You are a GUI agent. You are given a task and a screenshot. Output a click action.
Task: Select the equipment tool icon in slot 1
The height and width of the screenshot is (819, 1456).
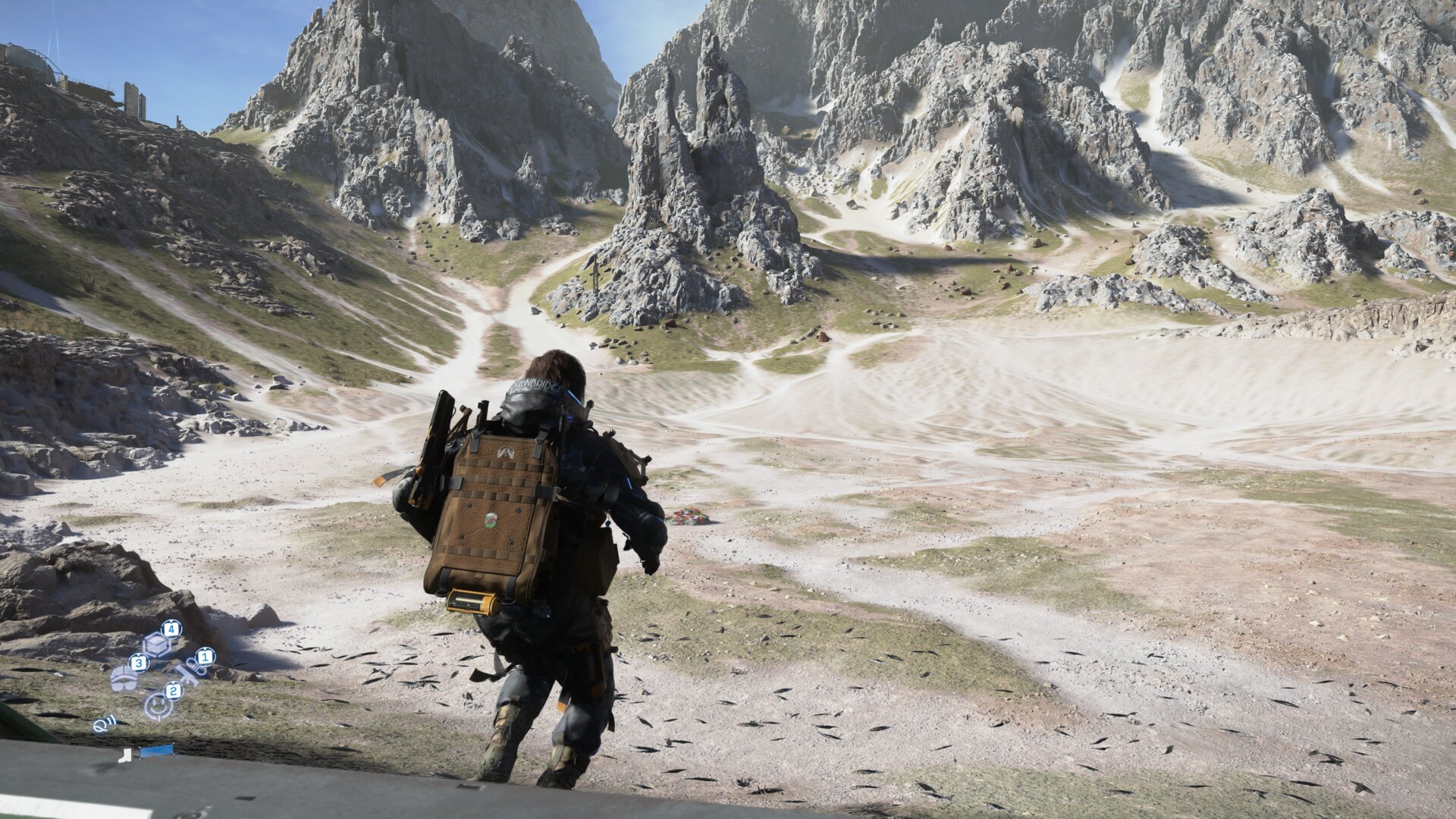pyautogui.click(x=191, y=671)
